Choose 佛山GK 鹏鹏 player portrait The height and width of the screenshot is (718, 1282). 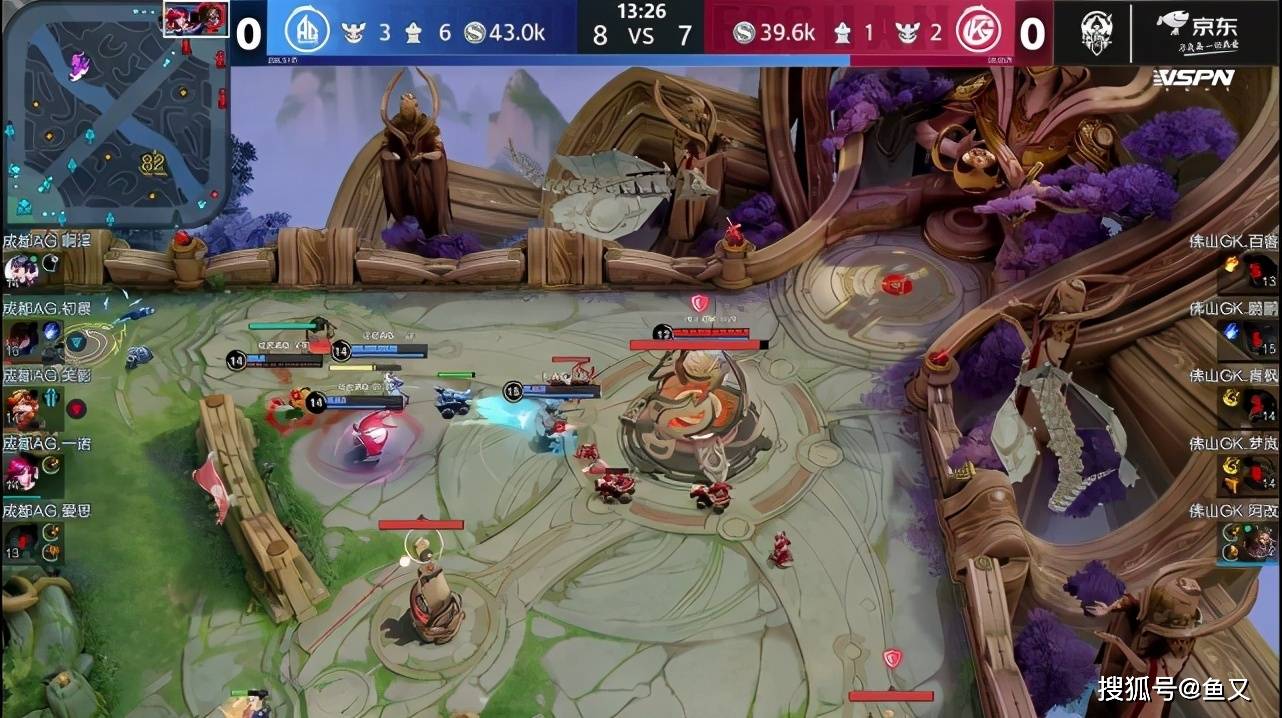point(1261,339)
